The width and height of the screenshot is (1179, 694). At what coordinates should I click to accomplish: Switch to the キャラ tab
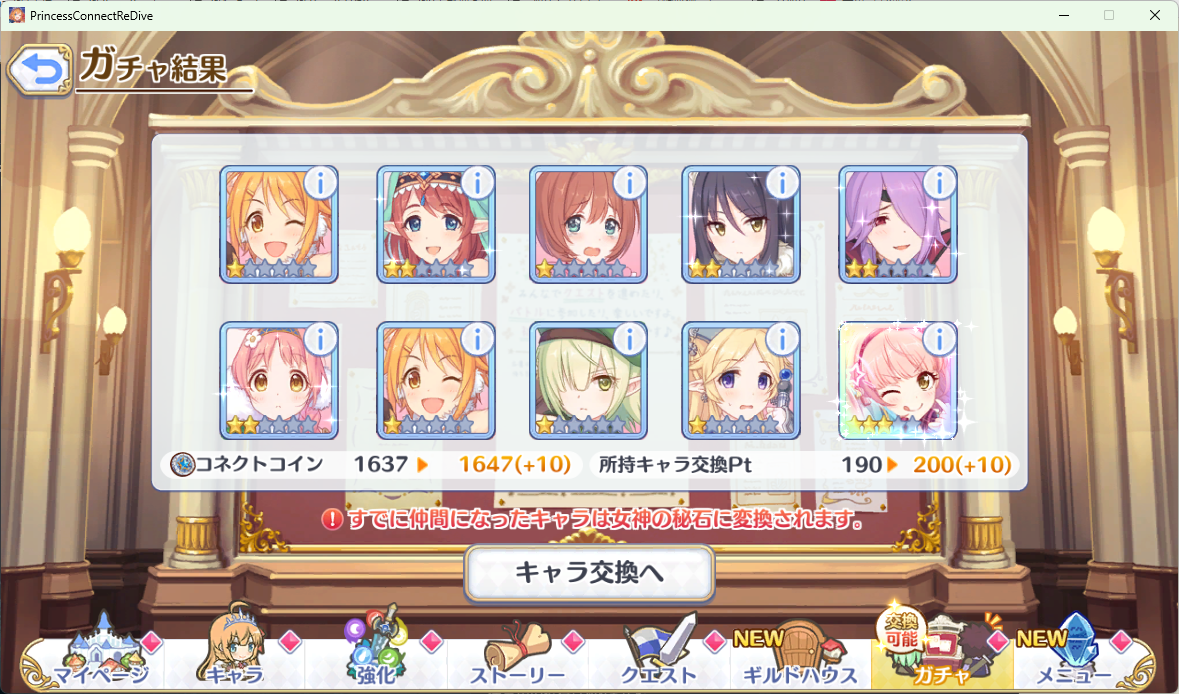[235, 659]
